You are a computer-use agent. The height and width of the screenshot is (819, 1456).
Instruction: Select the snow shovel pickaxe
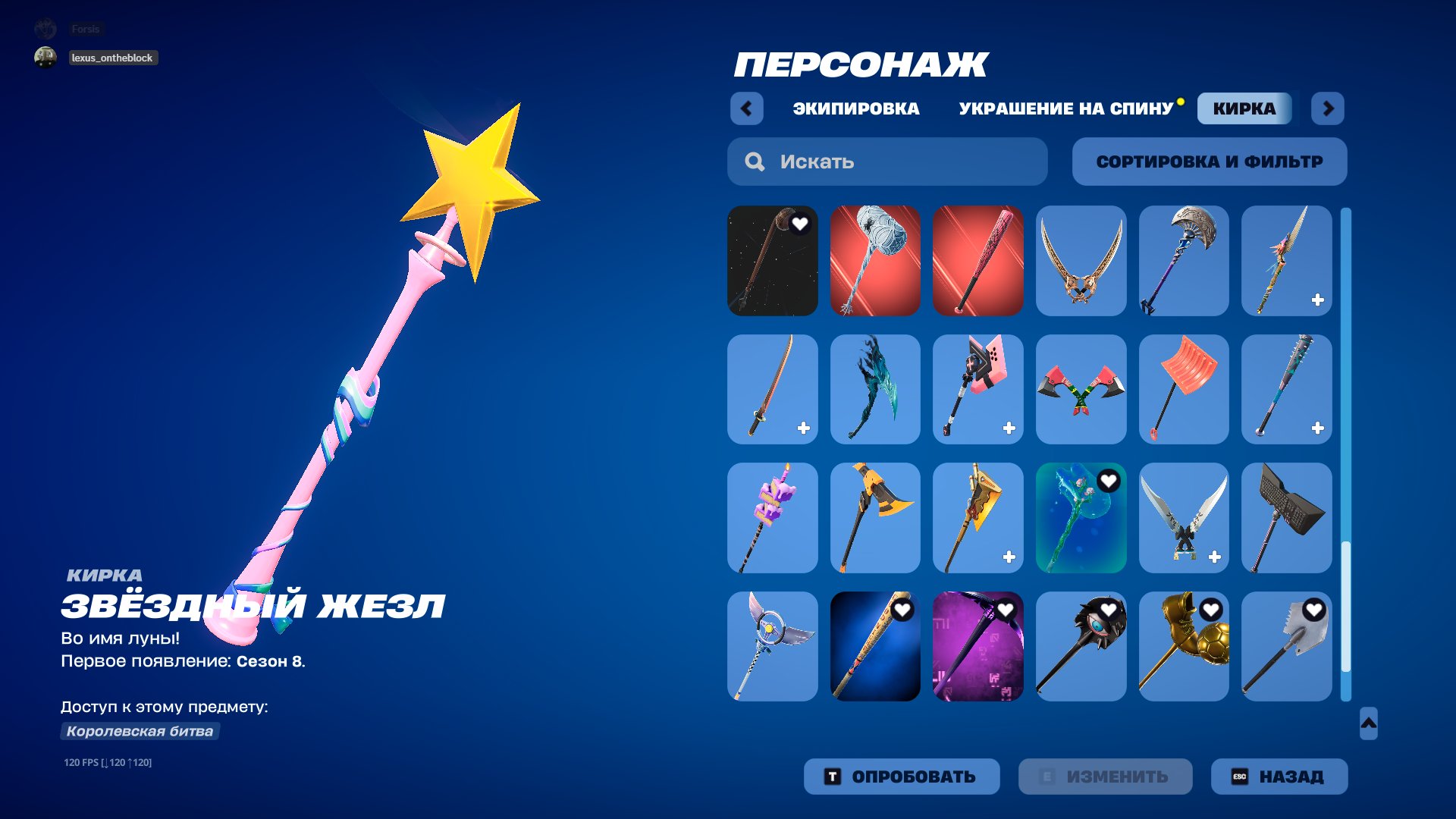point(1184,389)
